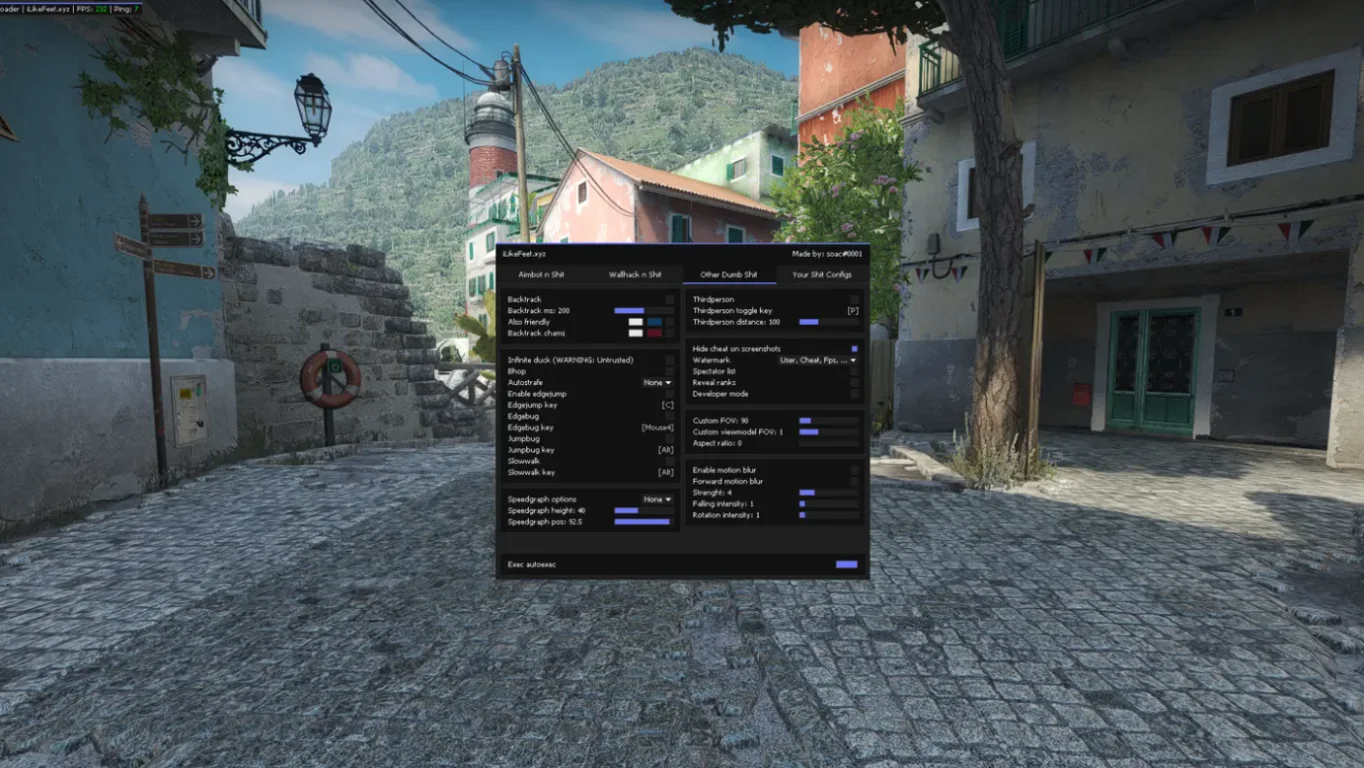Viewport: 1364px width, 768px height.
Task: Toggle Enable motion blur
Action: pos(855,470)
